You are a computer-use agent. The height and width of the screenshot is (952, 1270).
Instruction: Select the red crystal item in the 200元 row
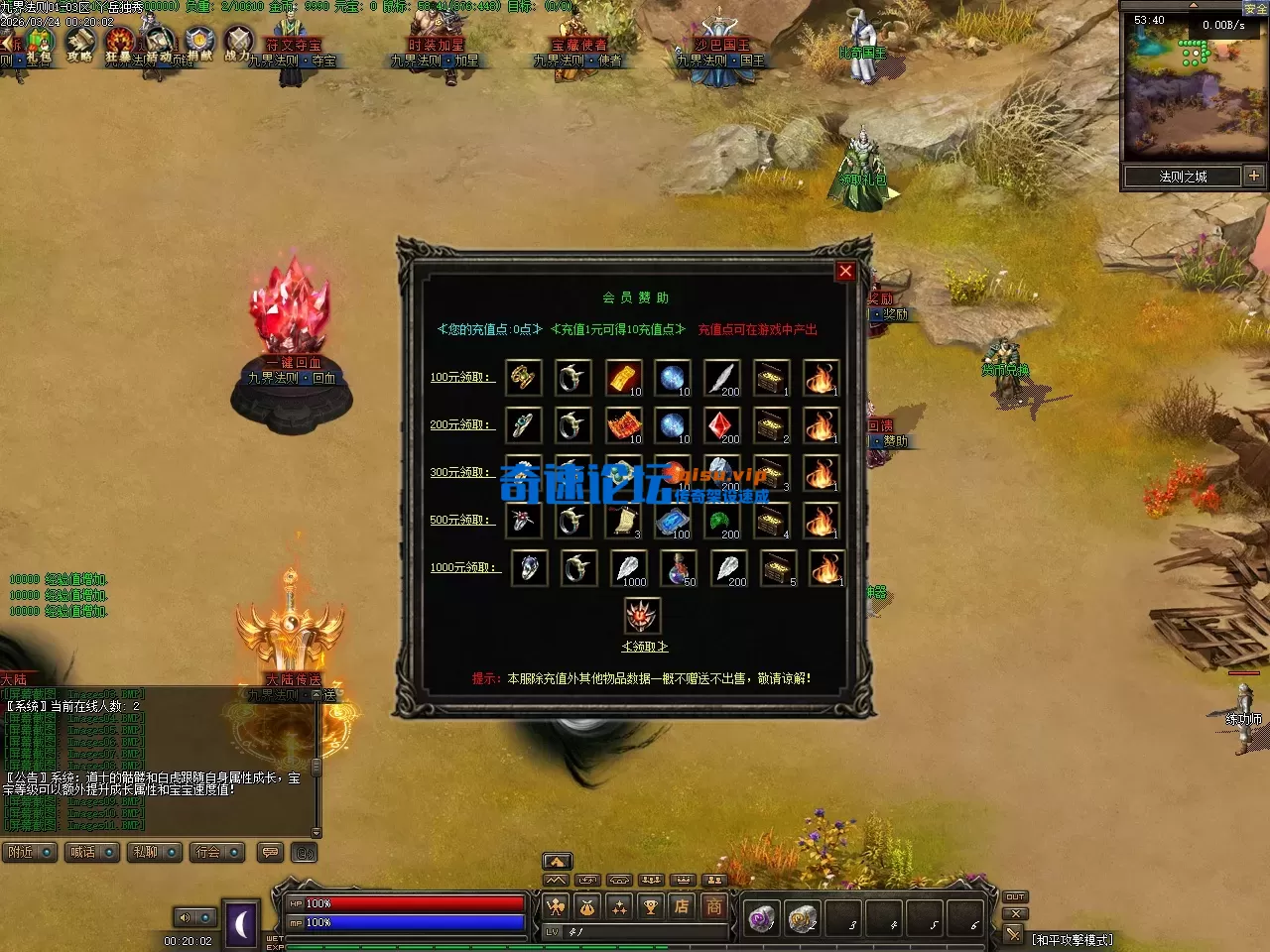721,425
